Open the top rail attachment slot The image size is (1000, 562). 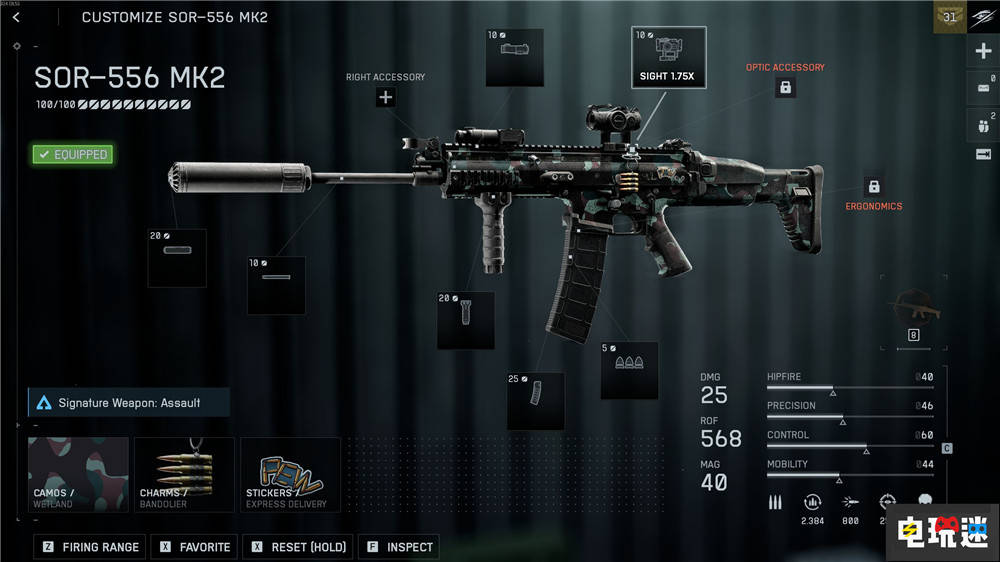(x=514, y=57)
